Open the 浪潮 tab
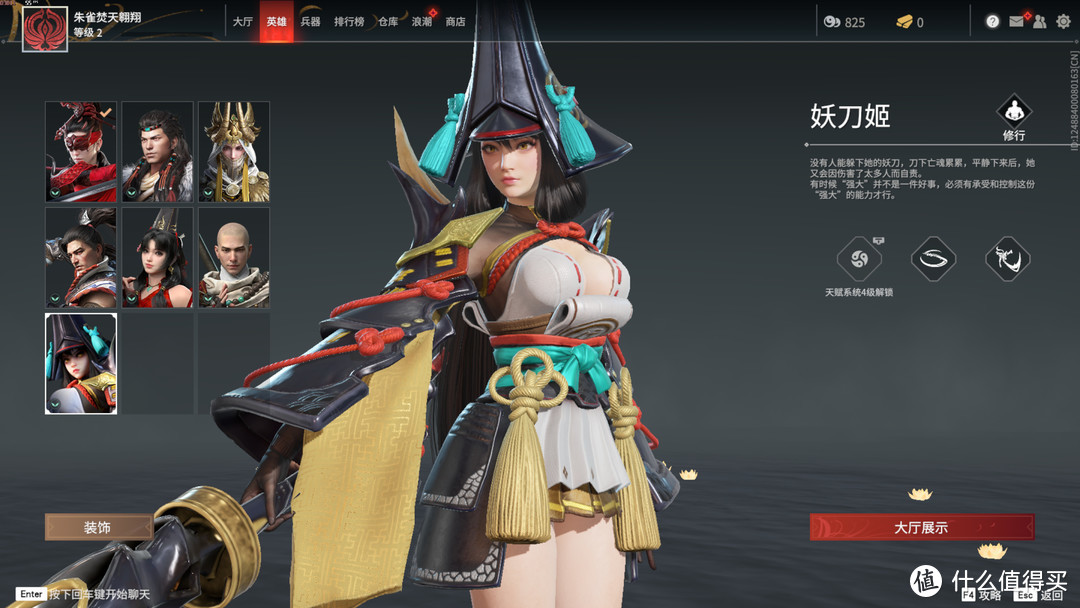The image size is (1080, 608). [421, 21]
